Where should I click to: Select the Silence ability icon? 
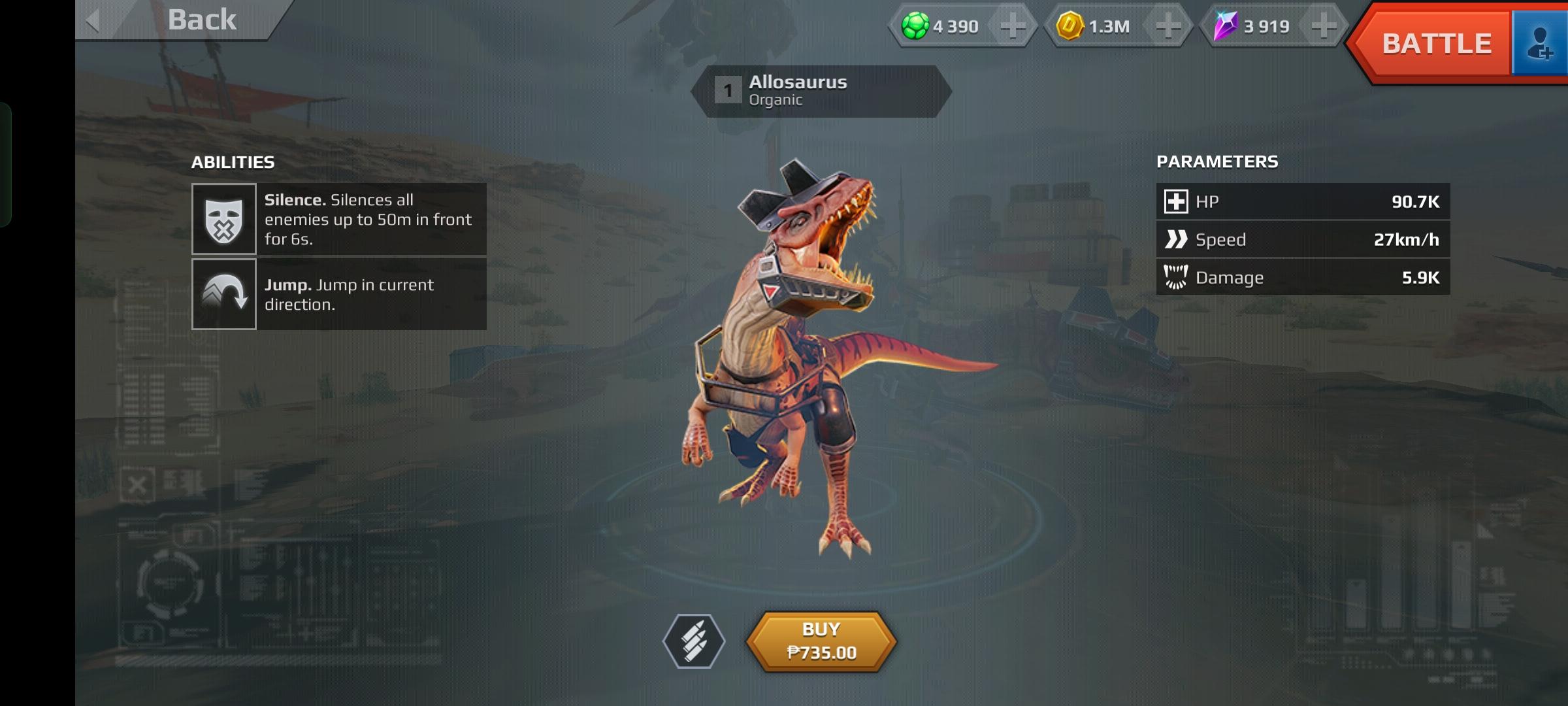223,219
